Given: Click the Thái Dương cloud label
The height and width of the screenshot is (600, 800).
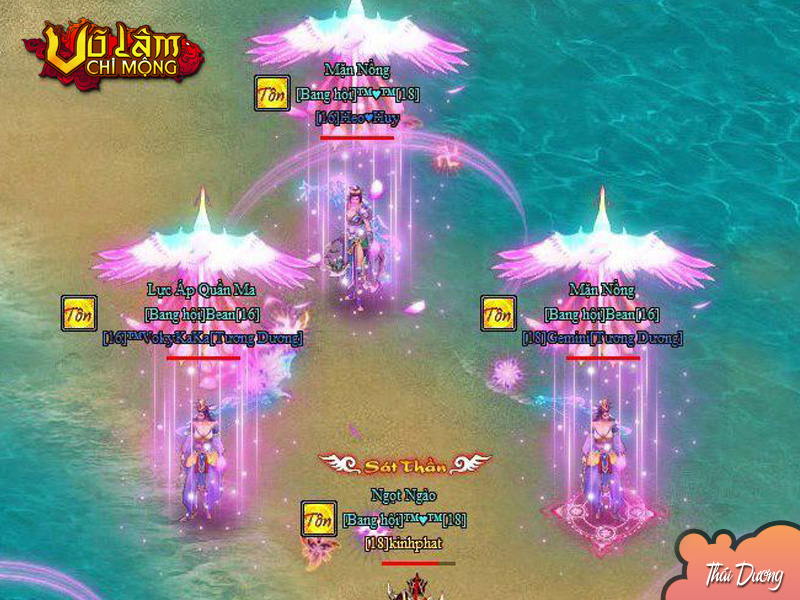Looking at the screenshot, I should [x=743, y=575].
